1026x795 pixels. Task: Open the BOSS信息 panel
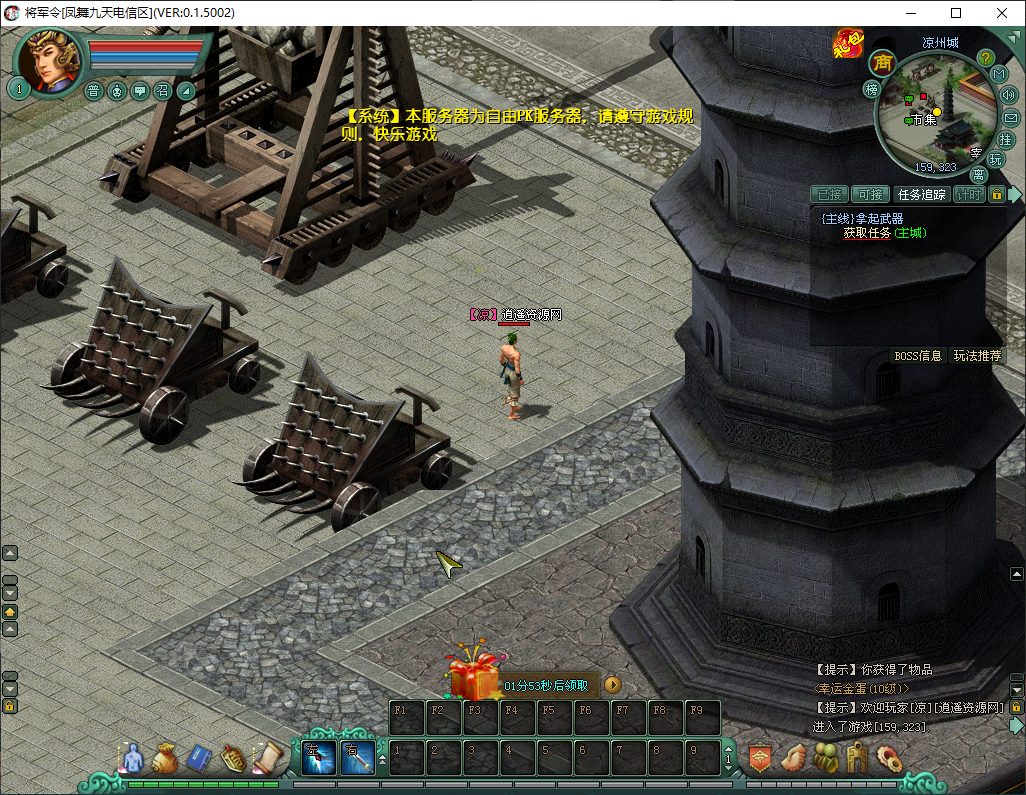coord(917,355)
